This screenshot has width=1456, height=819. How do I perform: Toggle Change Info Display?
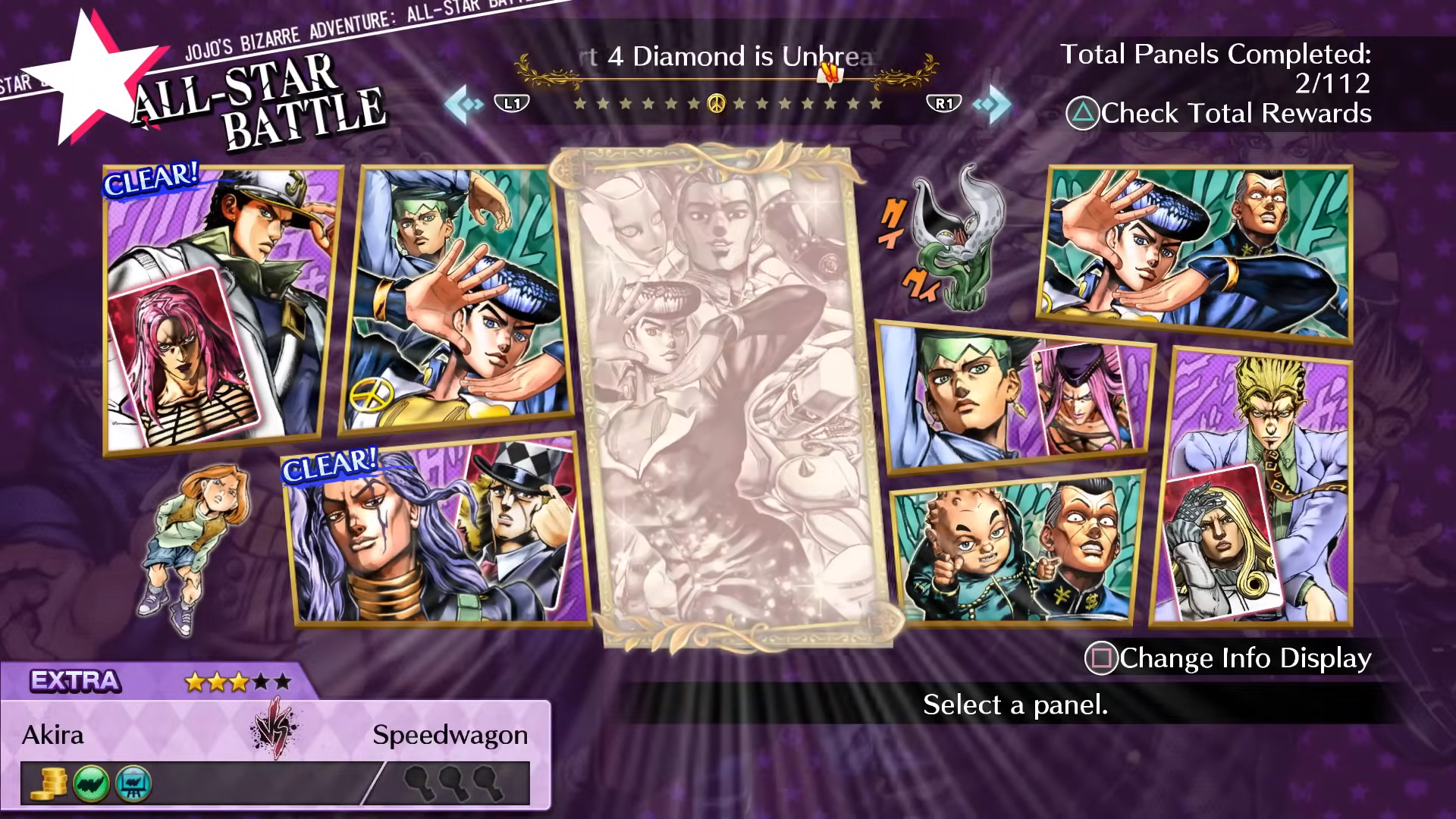click(1228, 658)
